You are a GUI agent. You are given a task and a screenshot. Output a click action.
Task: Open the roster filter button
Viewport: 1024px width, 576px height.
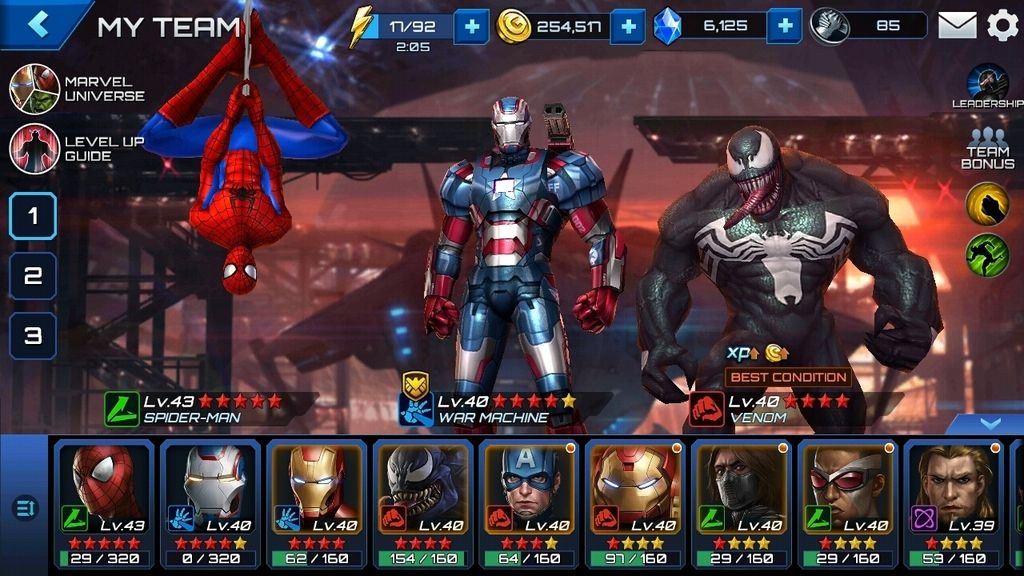tap(24, 508)
